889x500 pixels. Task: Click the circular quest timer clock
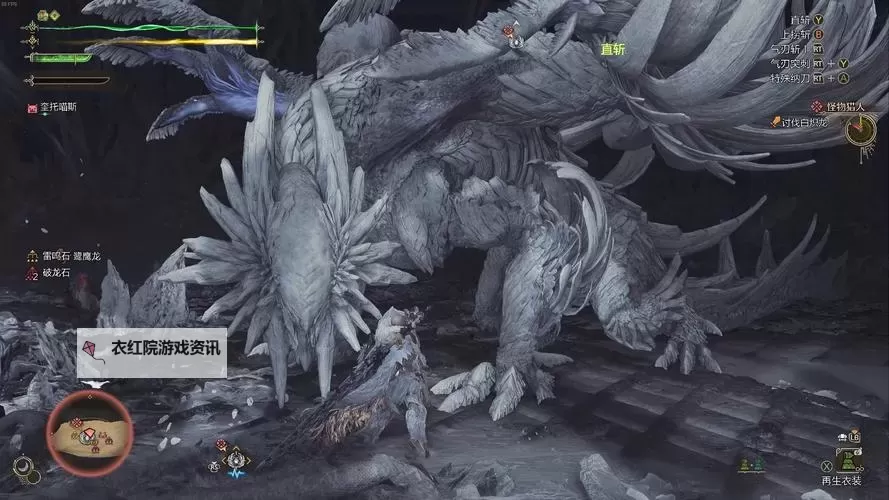(x=859, y=130)
